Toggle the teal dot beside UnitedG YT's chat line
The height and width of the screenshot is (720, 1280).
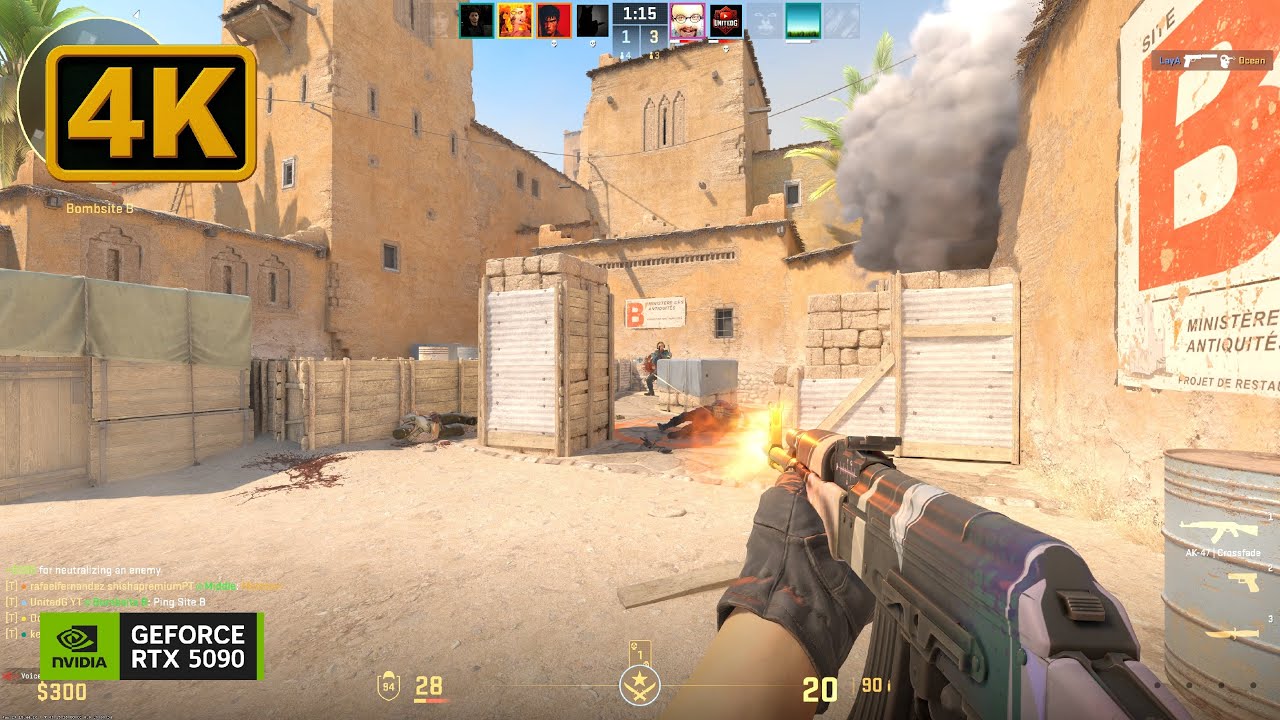pos(23,602)
